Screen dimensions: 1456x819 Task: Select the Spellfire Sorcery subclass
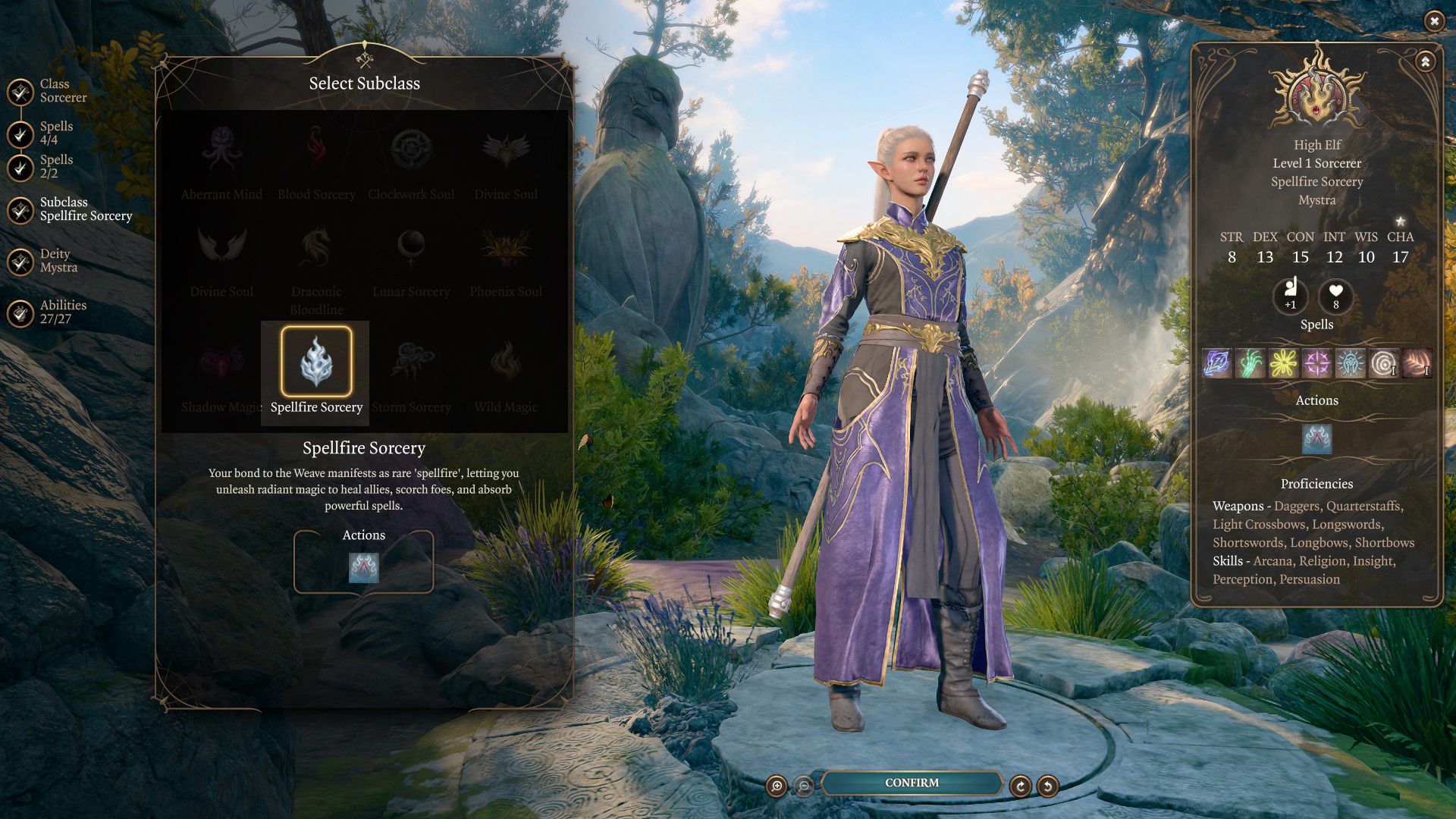tap(316, 362)
